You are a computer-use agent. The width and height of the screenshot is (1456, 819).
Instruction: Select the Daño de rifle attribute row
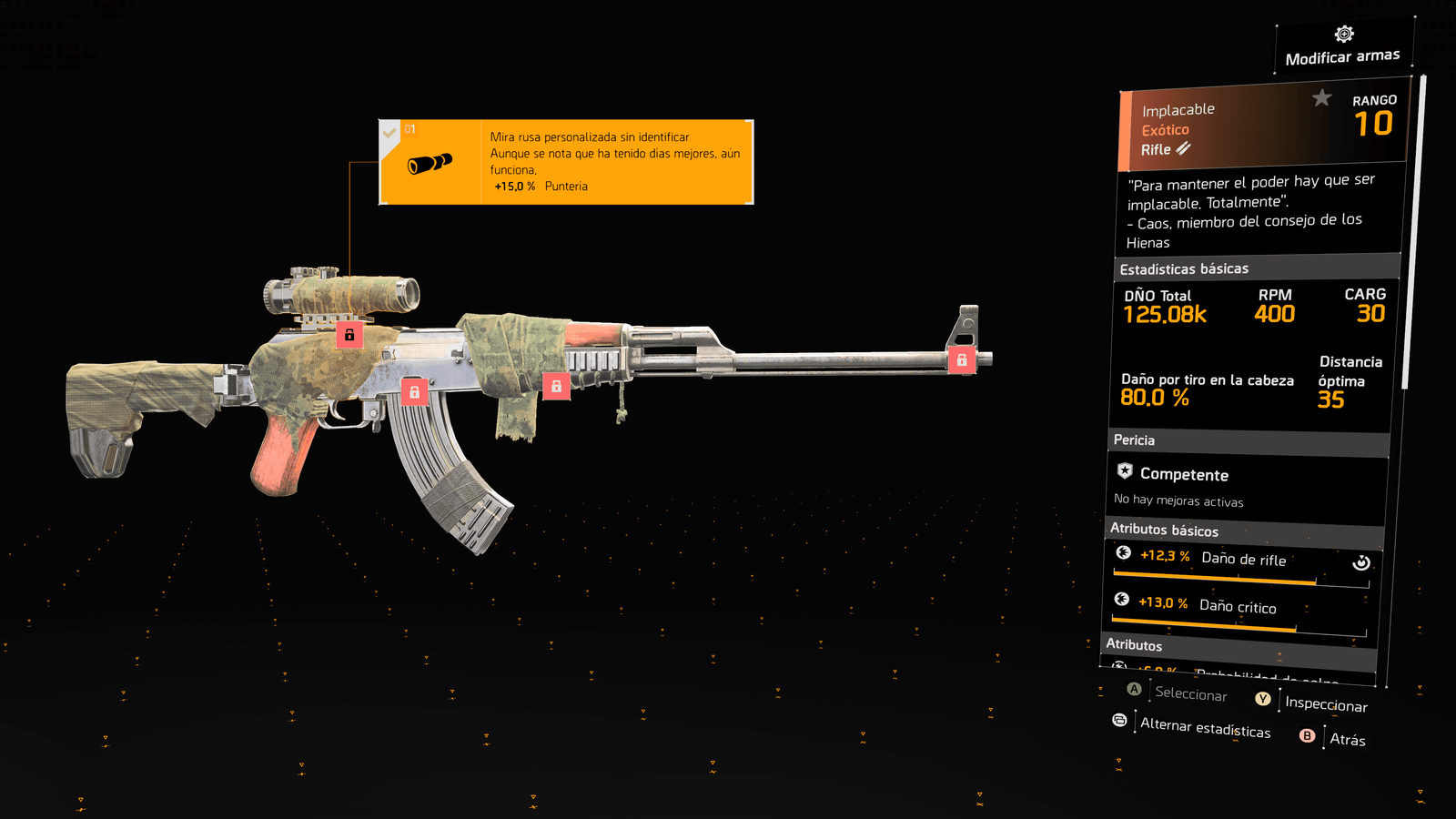[1242, 561]
